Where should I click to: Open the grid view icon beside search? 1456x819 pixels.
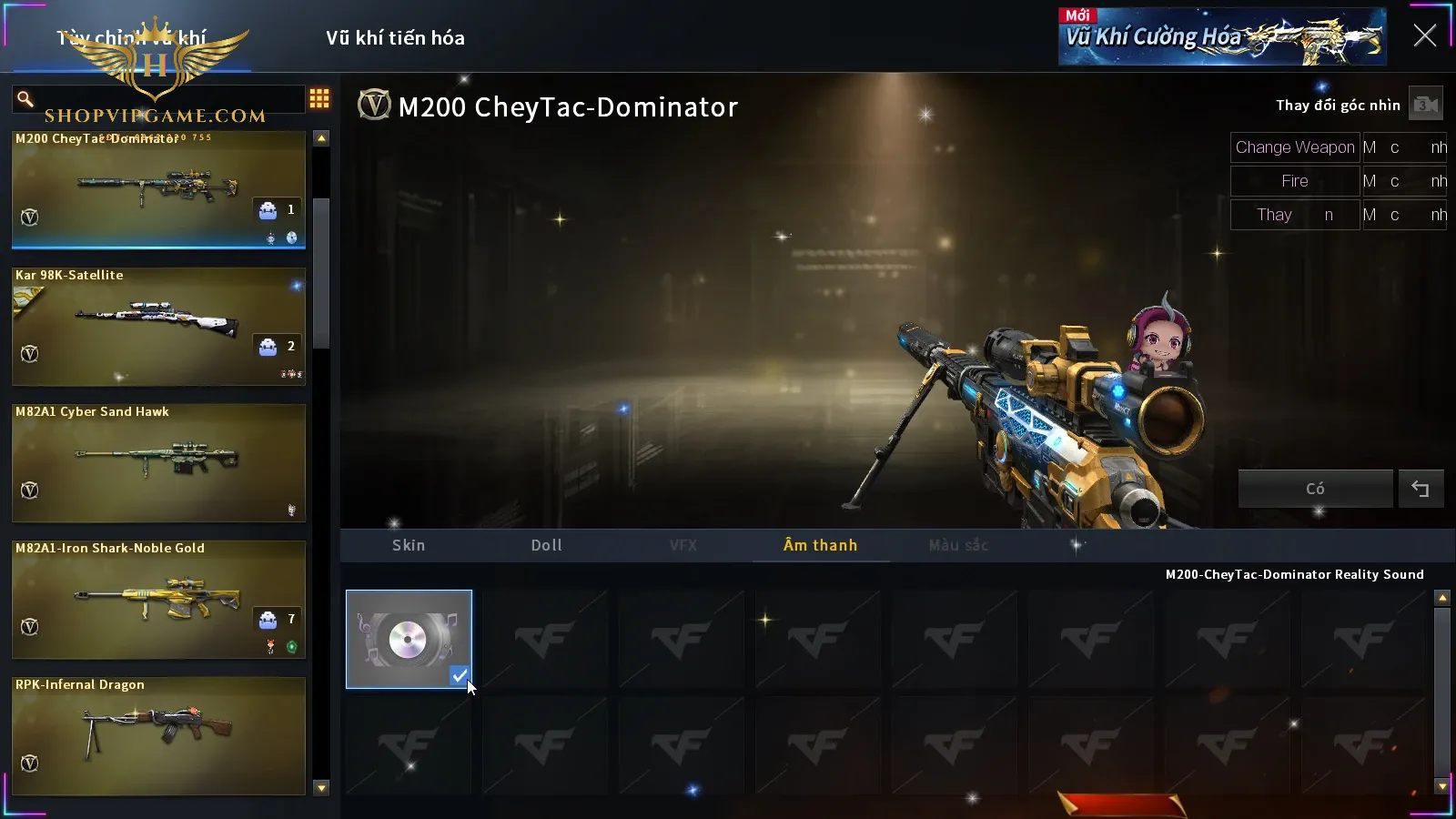[x=319, y=98]
